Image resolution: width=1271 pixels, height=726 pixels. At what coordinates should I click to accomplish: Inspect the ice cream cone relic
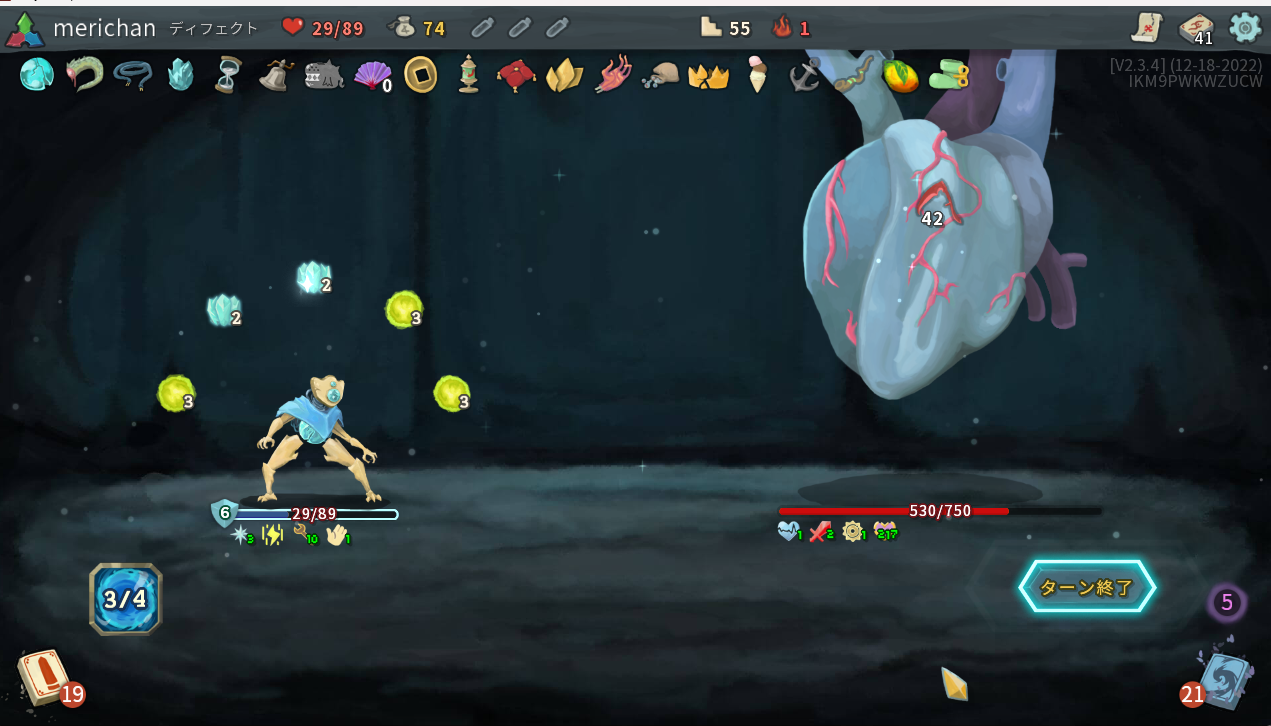click(757, 74)
